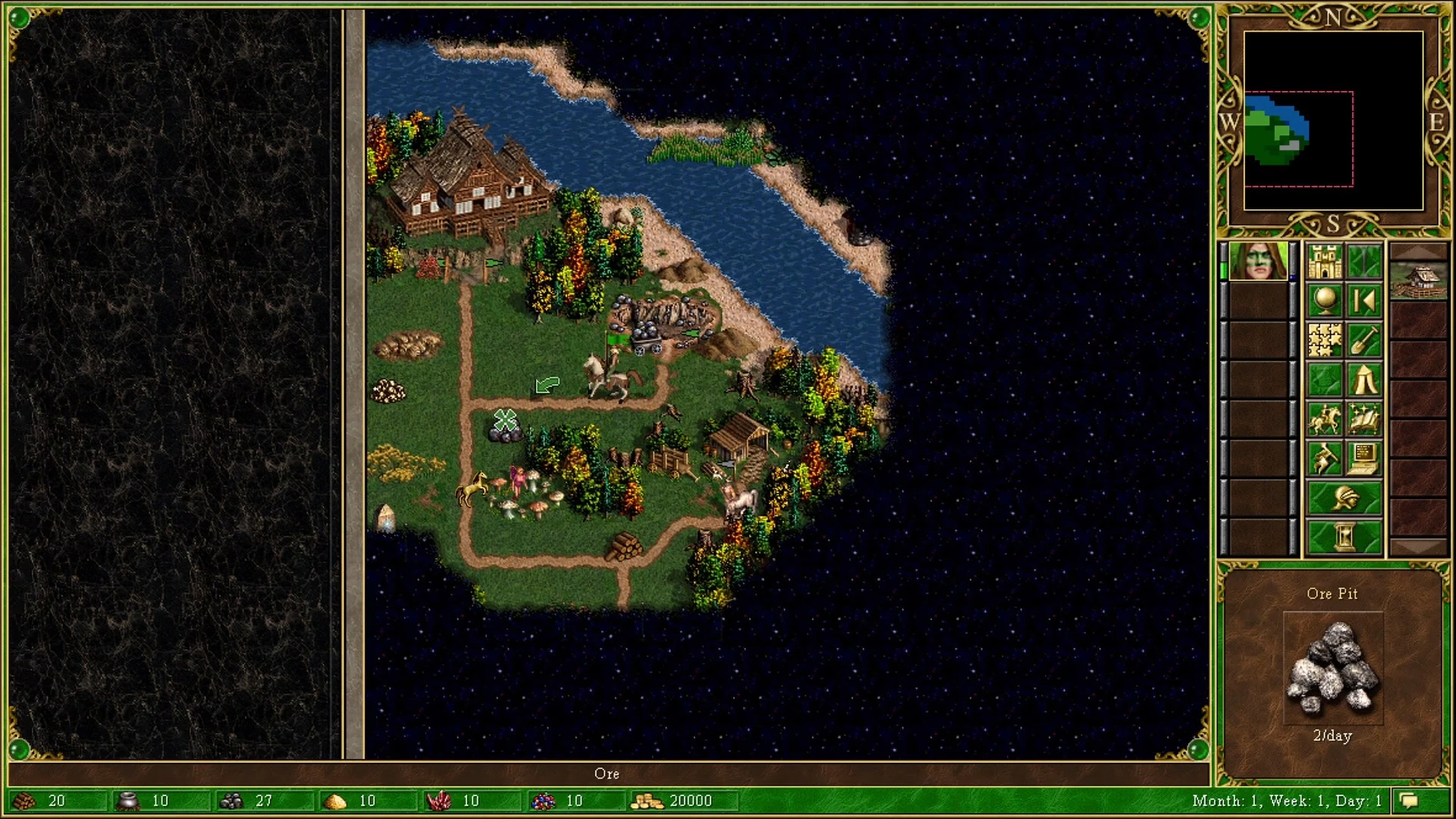Click the wood resource icon showing 20
This screenshot has width=1456, height=819.
(24, 800)
